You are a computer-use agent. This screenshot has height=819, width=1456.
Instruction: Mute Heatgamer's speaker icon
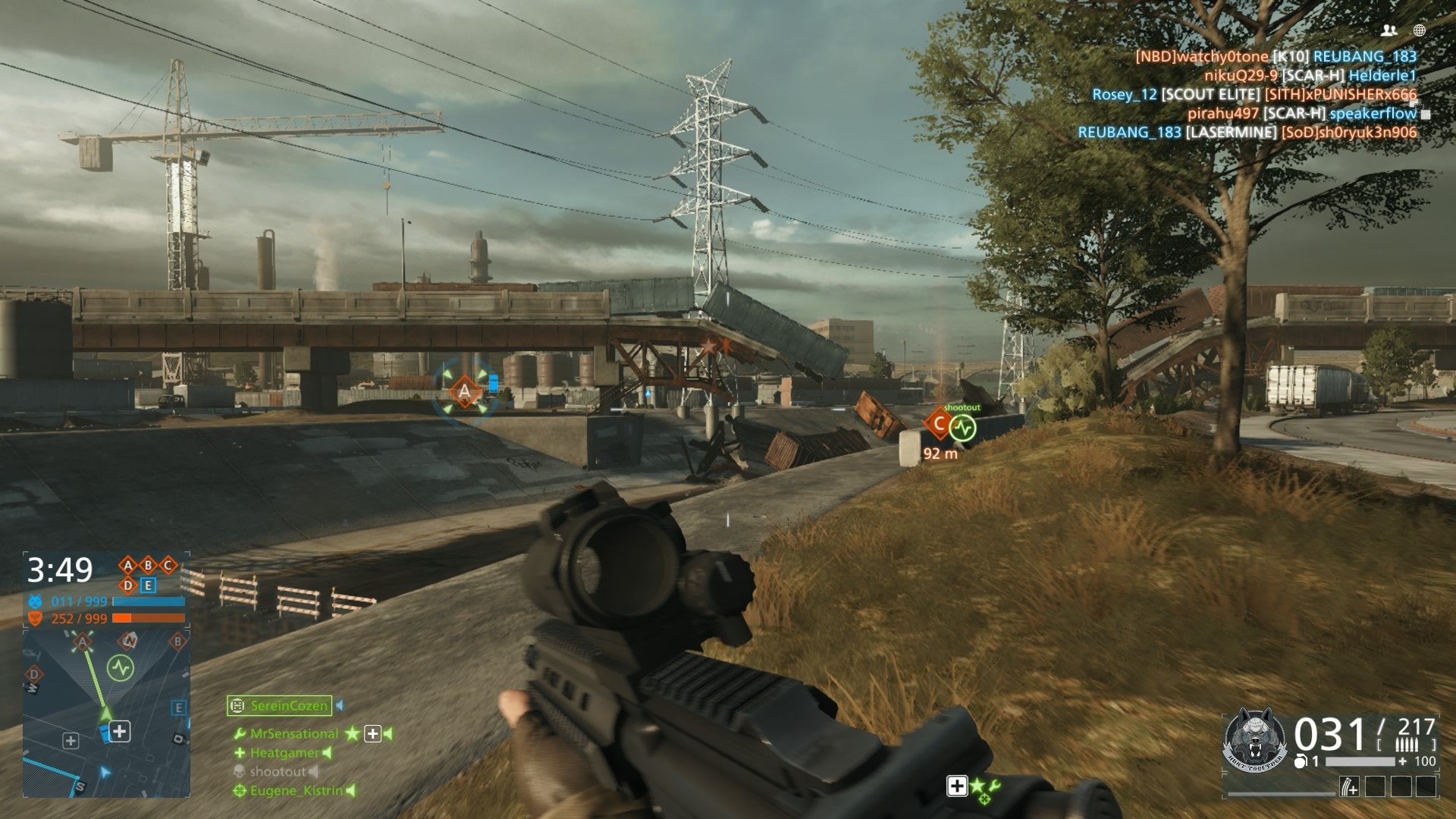327,753
